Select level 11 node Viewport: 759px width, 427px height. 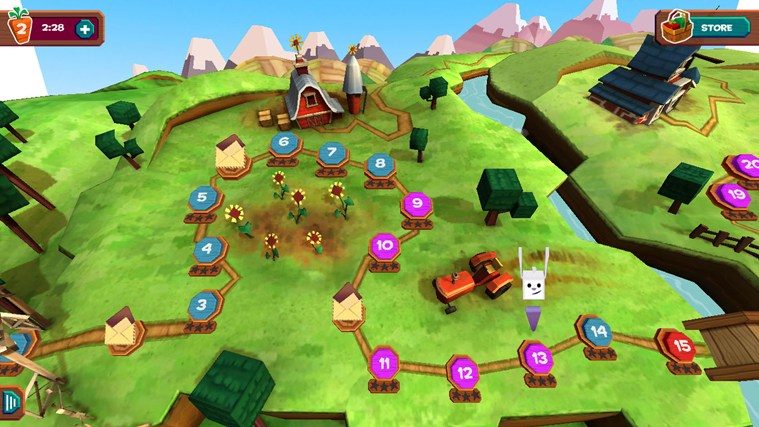coord(385,362)
